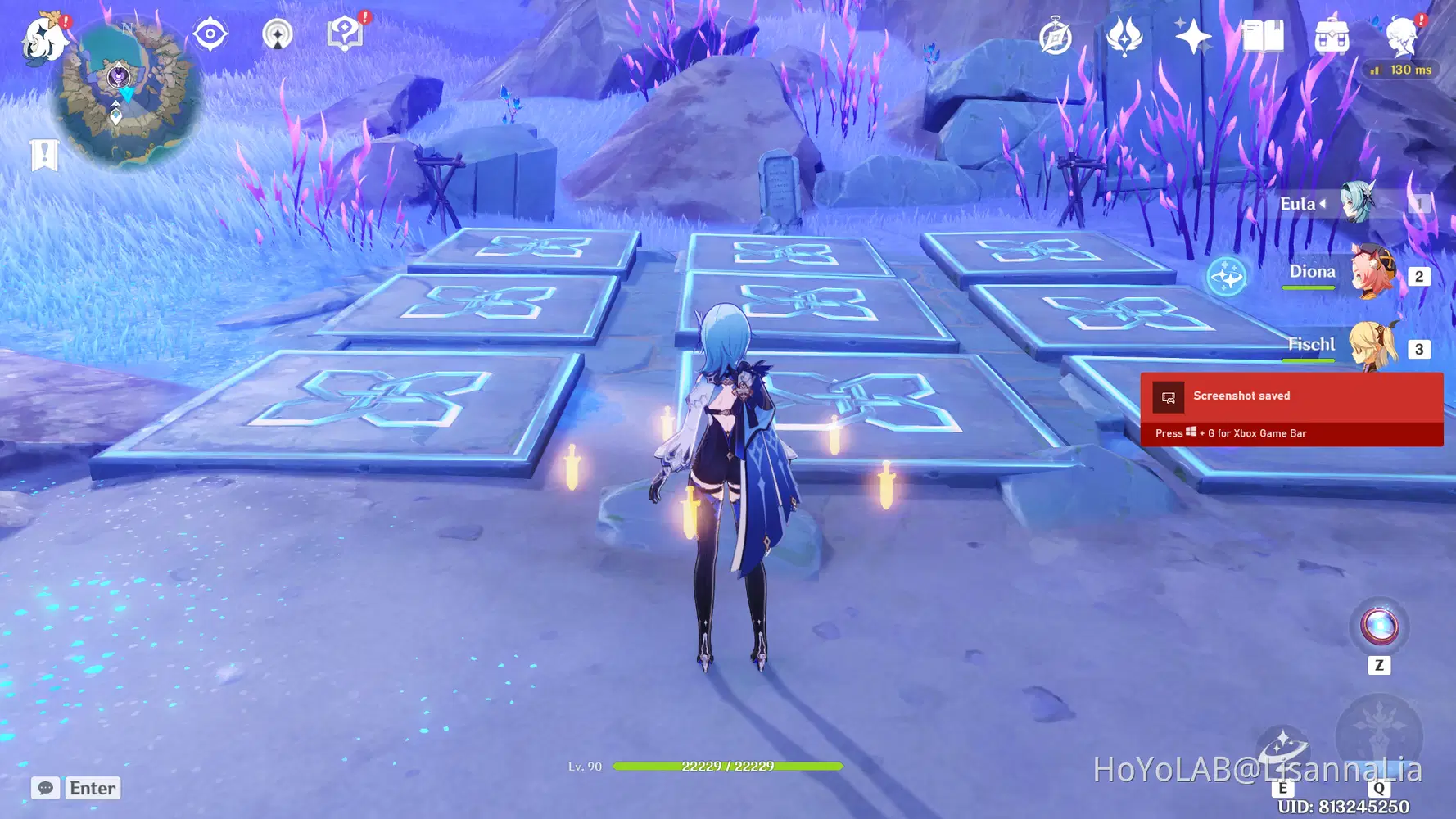Open the quest Archive book icon
Image resolution: width=1456 pixels, height=819 pixels.
pos(1264,34)
